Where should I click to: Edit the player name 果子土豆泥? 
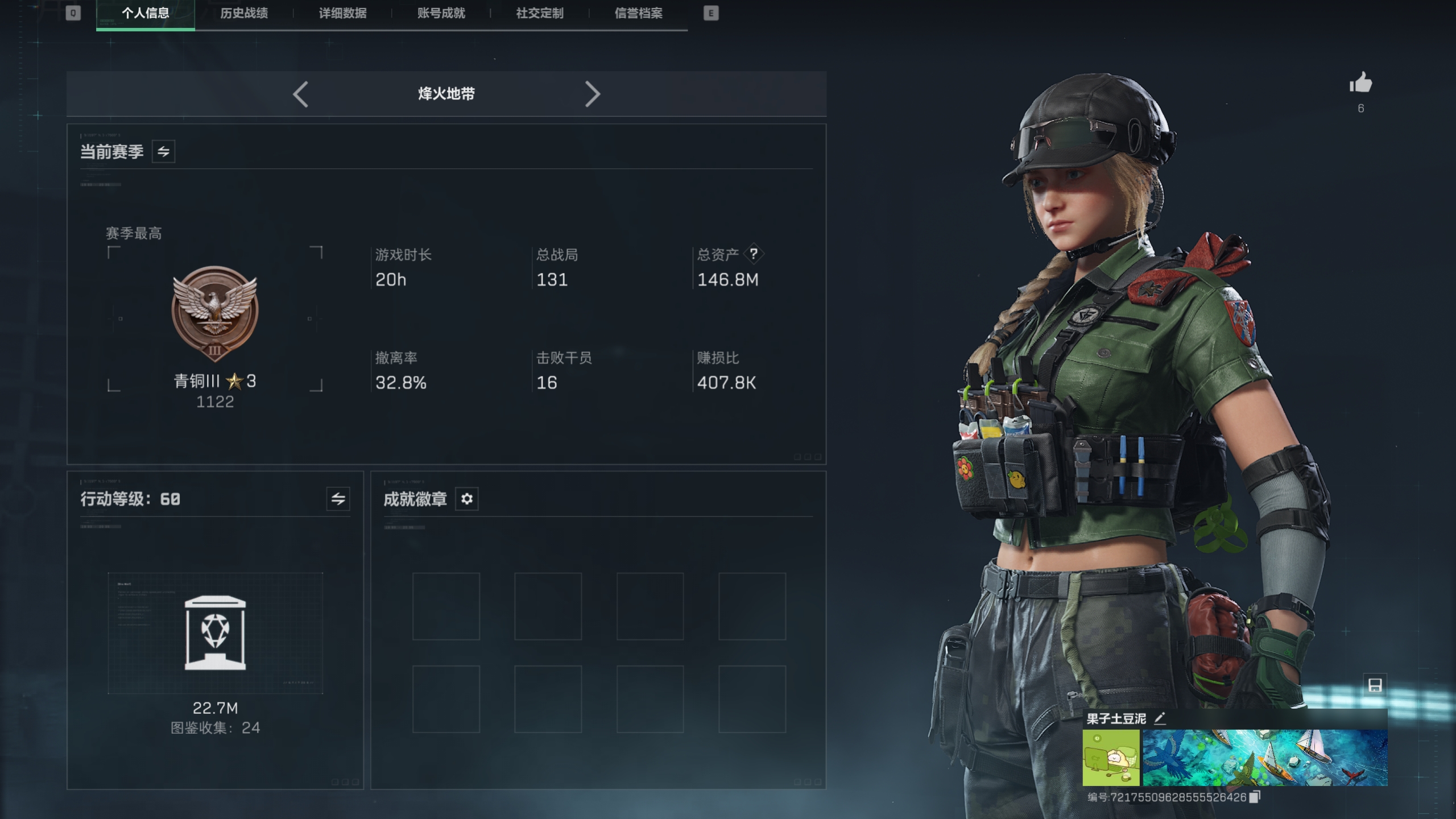(x=1160, y=718)
